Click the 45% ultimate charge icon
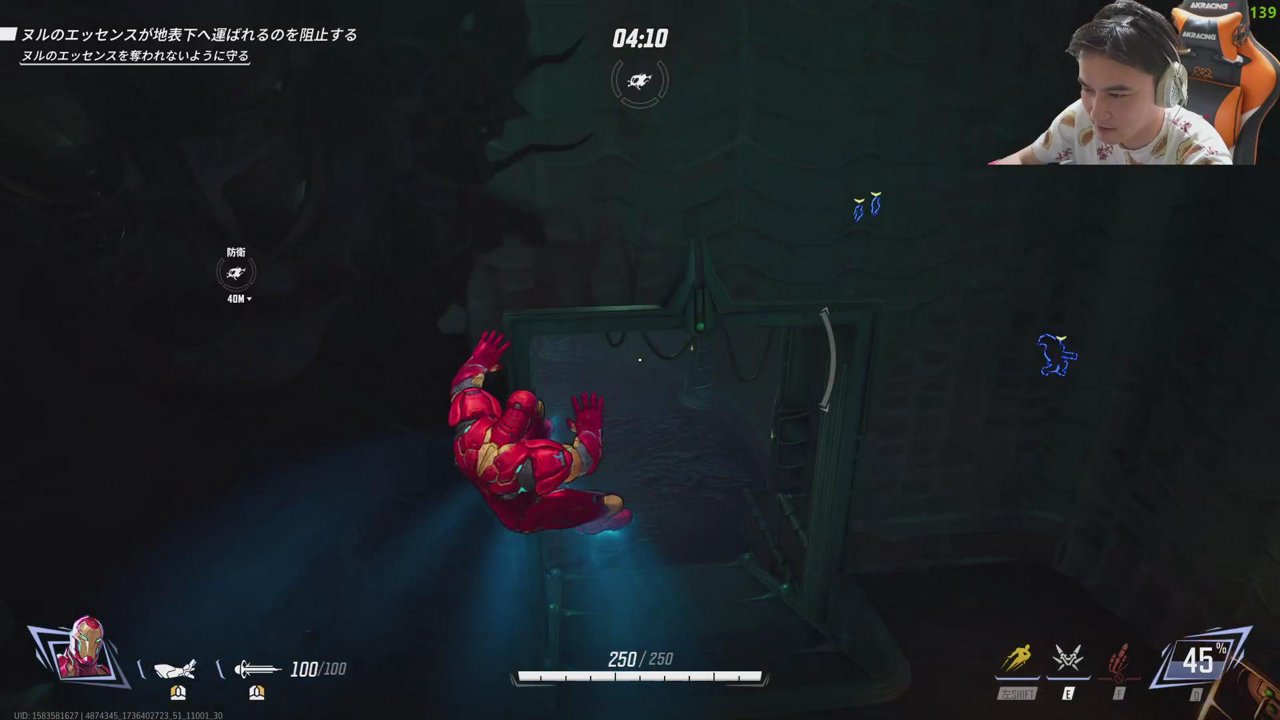This screenshot has height=720, width=1280. tap(1202, 658)
